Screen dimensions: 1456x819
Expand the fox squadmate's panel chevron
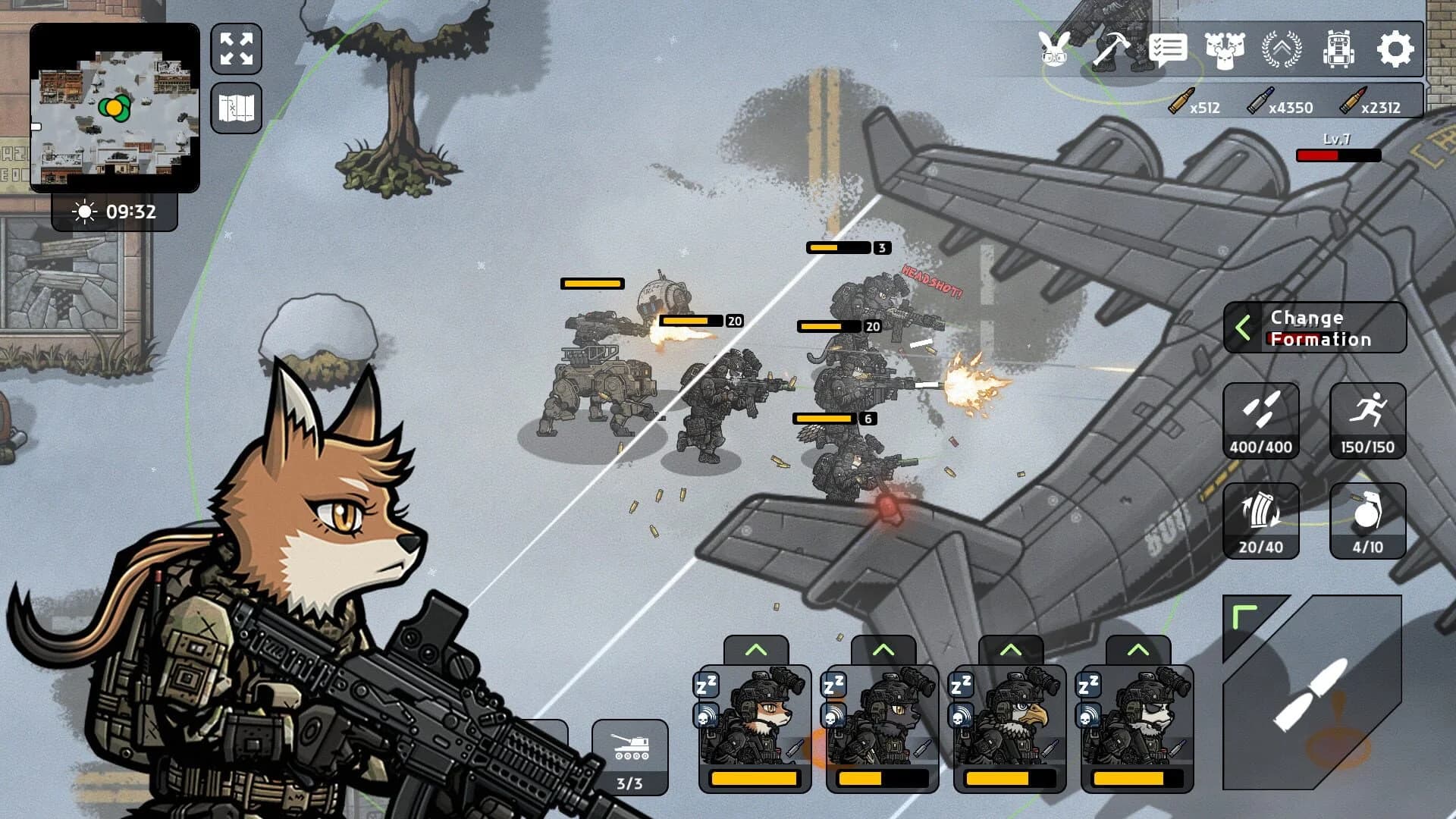[x=755, y=650]
